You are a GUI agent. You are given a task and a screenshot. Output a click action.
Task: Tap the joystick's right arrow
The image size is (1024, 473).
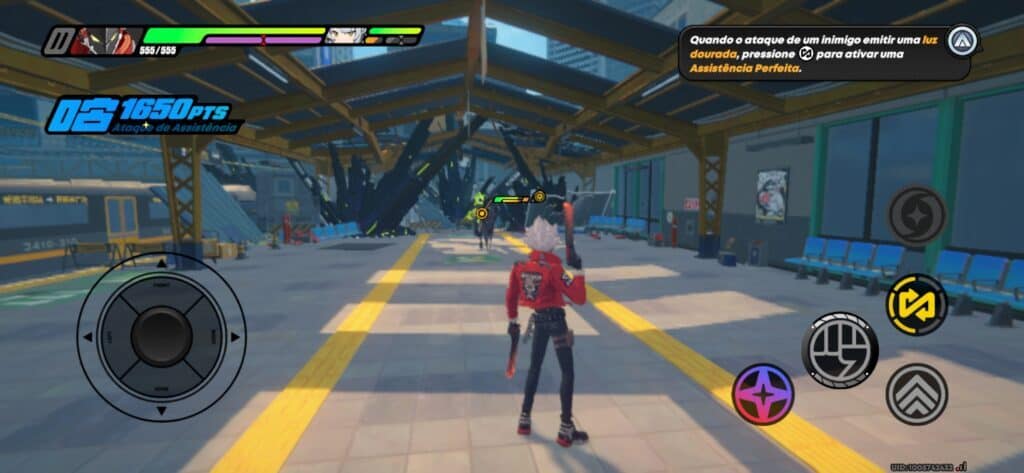coord(235,337)
